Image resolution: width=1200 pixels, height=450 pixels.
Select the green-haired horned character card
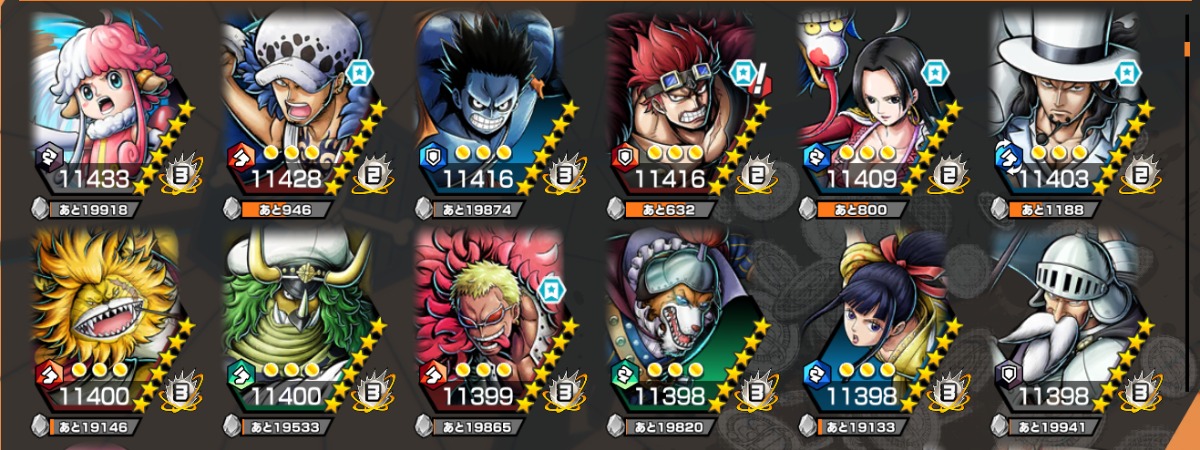point(300,320)
